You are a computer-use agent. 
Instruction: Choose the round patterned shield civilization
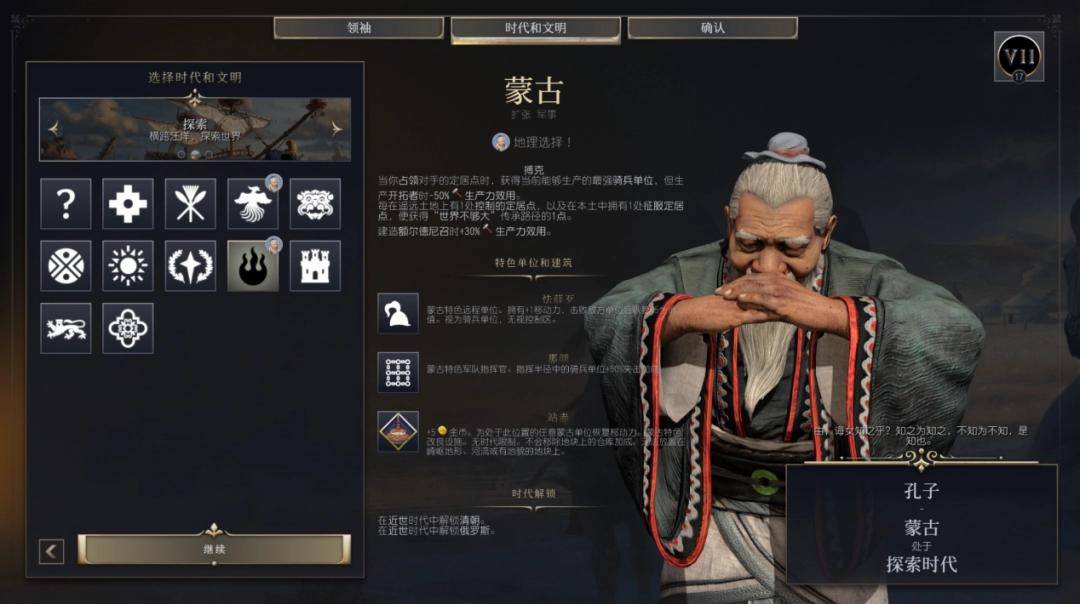tap(66, 266)
